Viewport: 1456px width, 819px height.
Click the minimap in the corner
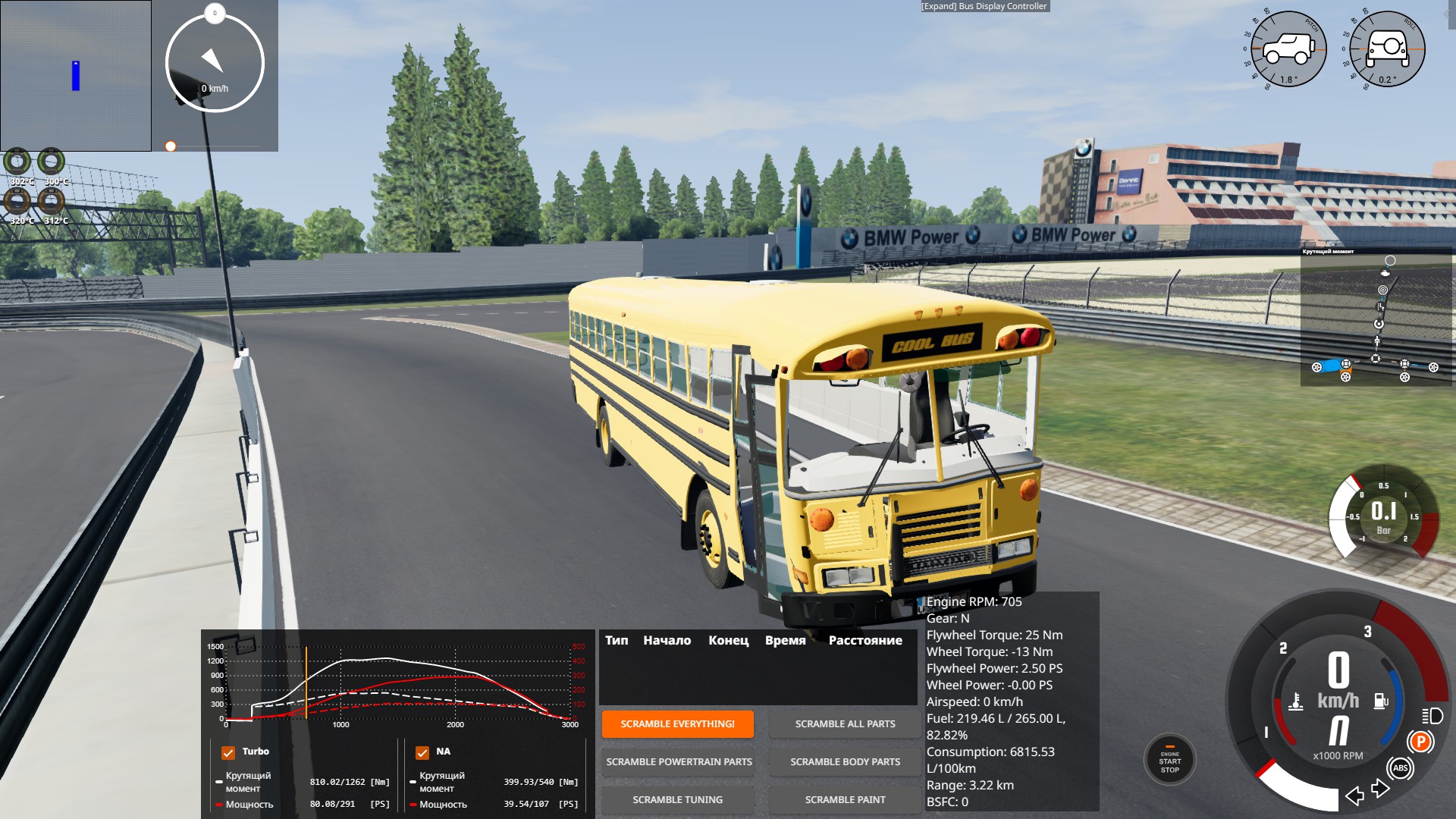(x=76, y=76)
